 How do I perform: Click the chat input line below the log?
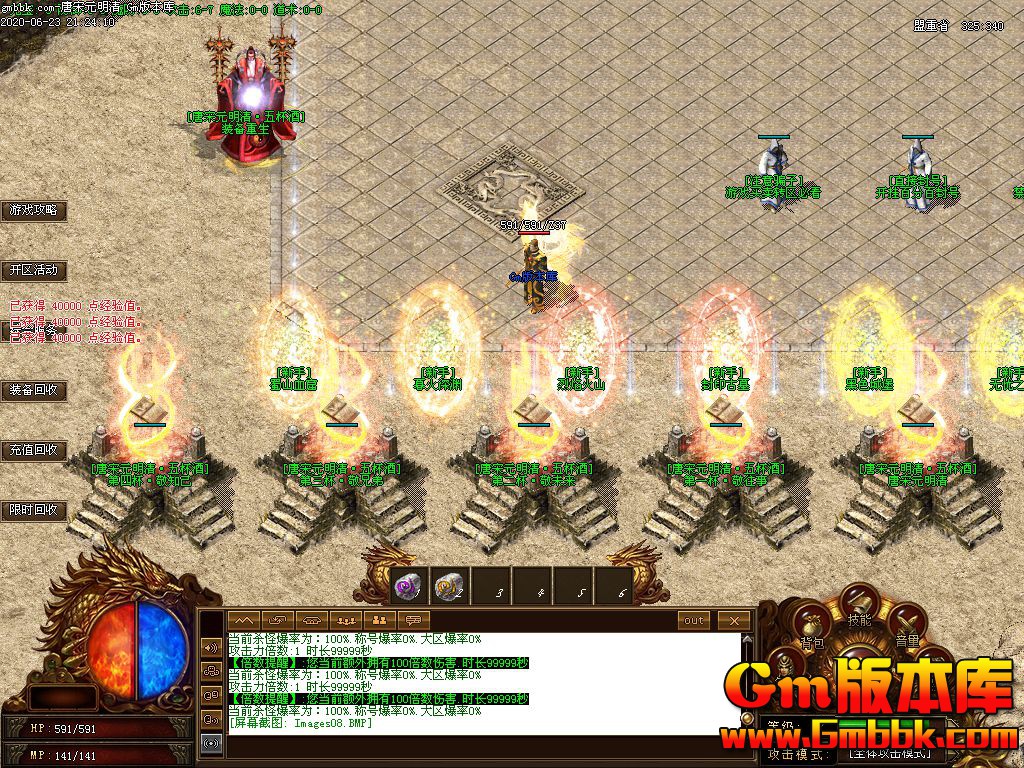[480, 744]
